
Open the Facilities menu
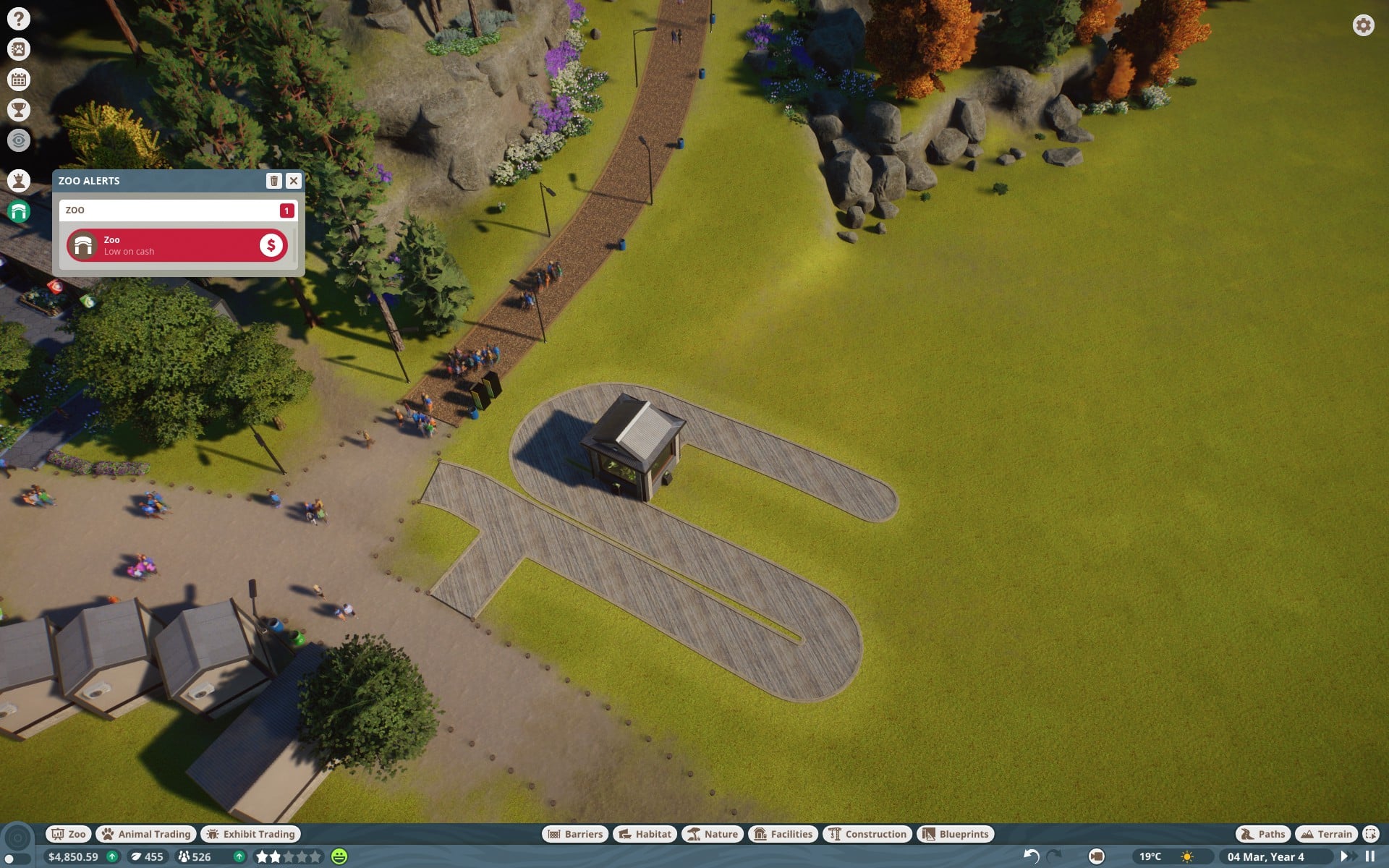[783, 834]
